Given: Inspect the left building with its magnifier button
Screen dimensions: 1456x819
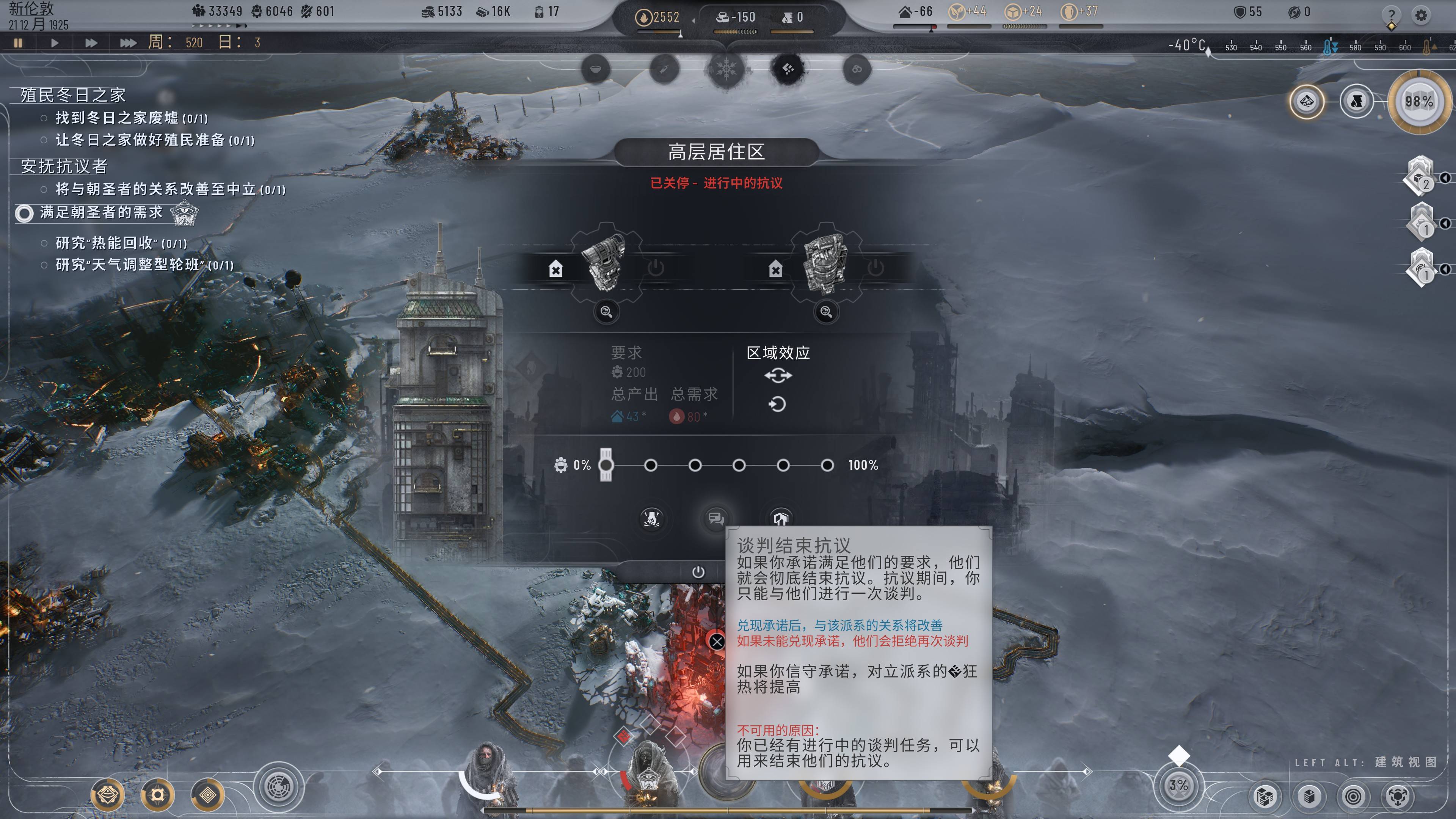Looking at the screenshot, I should pyautogui.click(x=606, y=311).
